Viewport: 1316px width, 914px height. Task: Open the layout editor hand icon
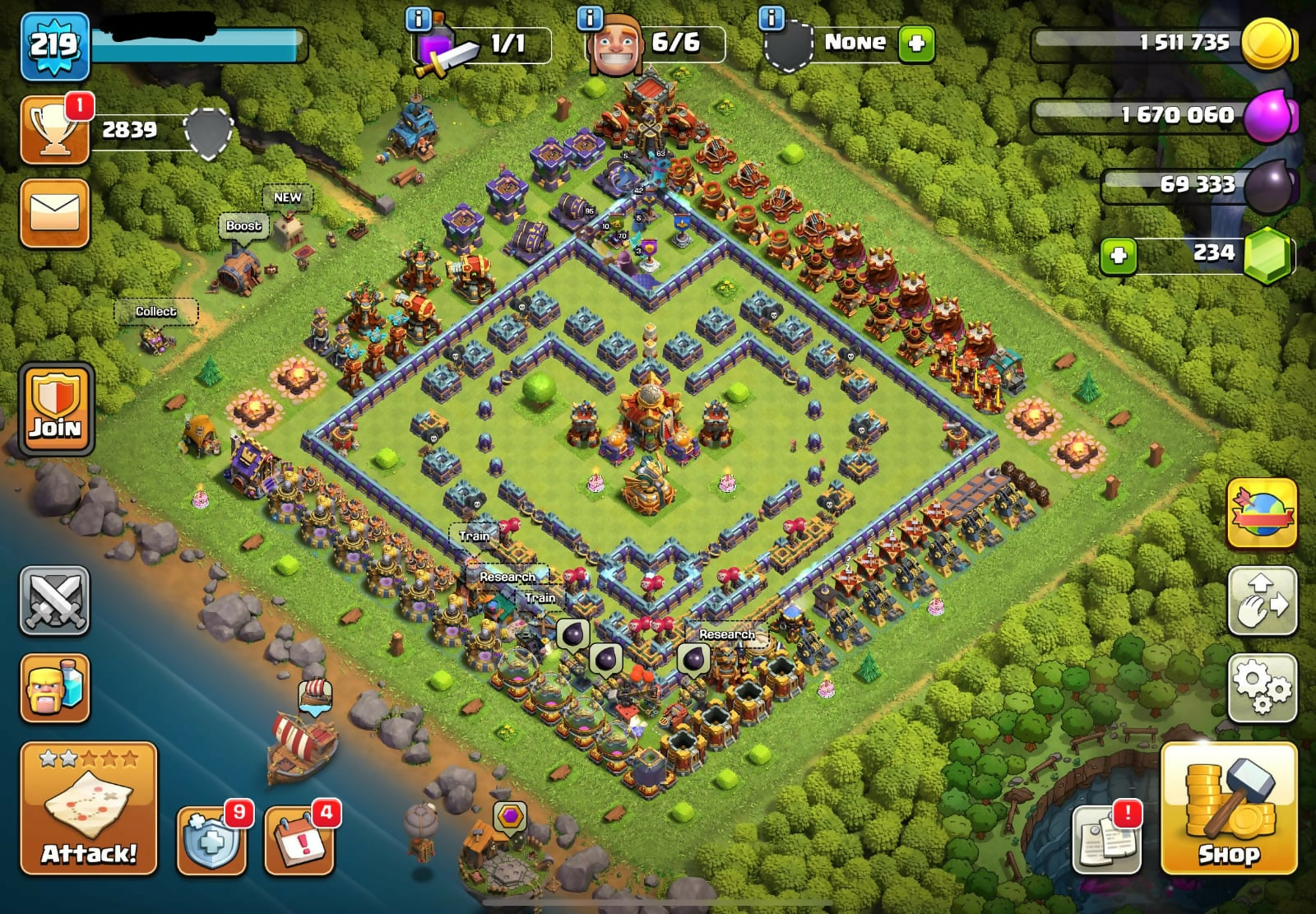point(1262,601)
